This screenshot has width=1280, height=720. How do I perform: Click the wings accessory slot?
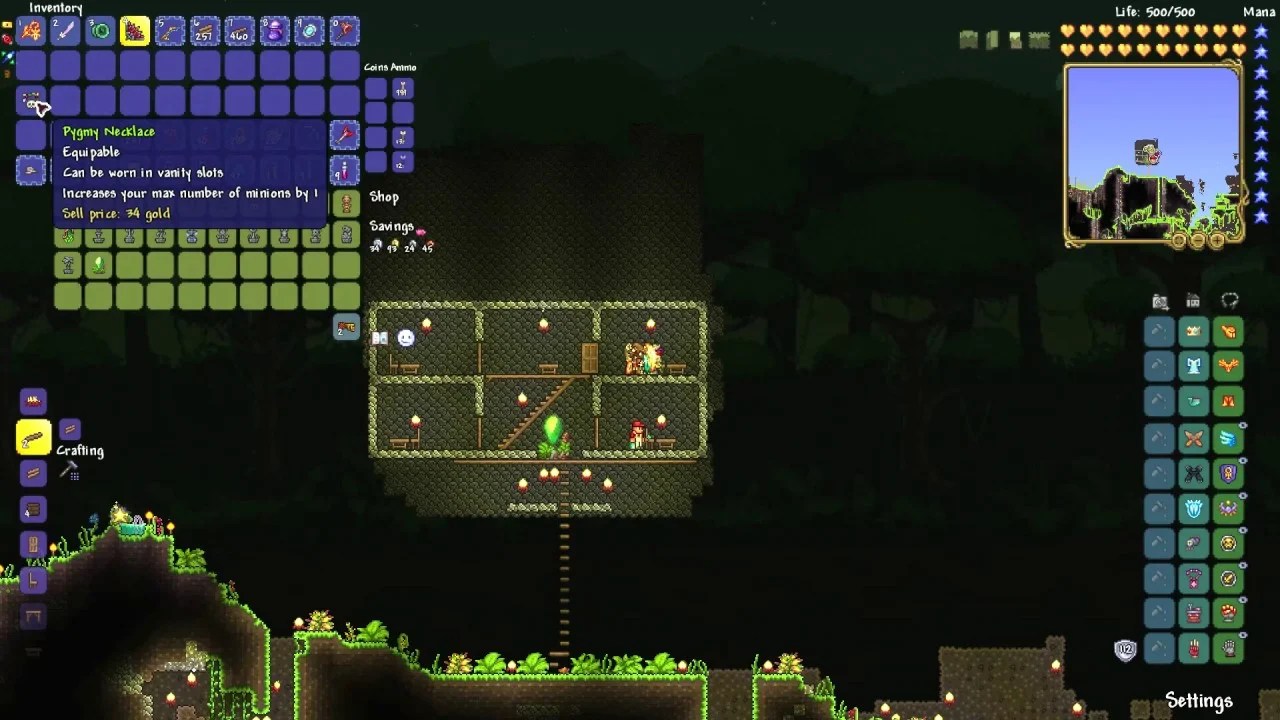[x=1228, y=438]
